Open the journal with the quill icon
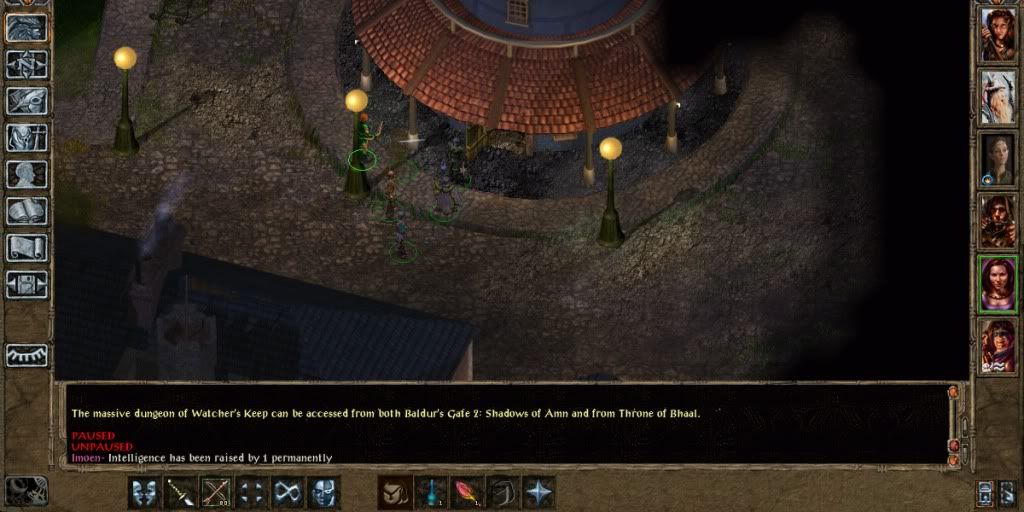The width and height of the screenshot is (1024, 512). pyautogui.click(x=27, y=101)
